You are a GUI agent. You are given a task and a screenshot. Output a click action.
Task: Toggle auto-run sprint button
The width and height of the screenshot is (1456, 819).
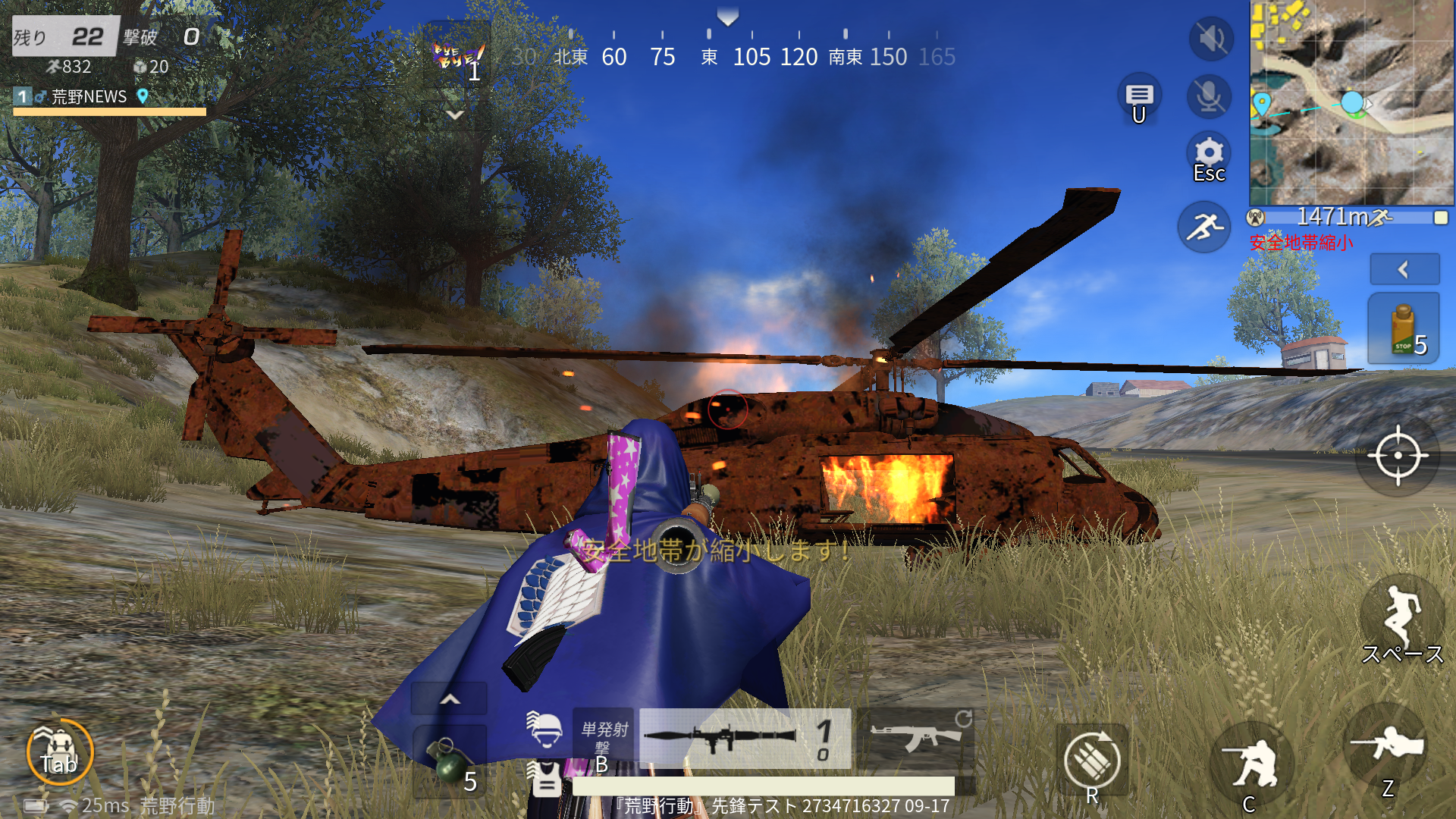[x=1204, y=227]
